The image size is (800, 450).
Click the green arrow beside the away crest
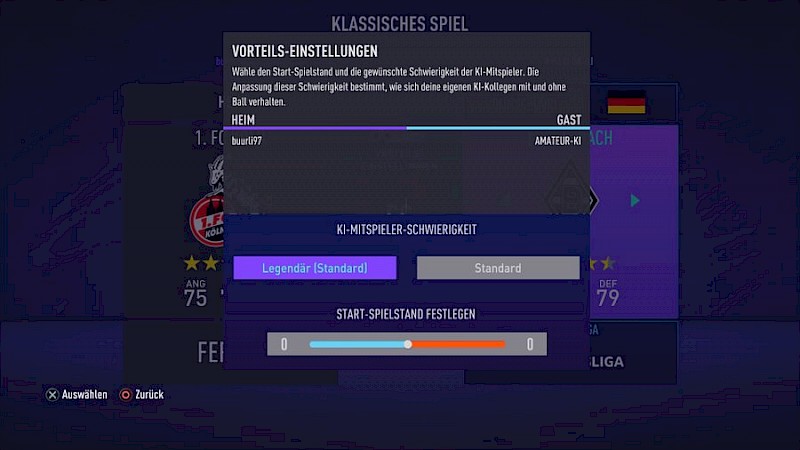[x=634, y=201]
